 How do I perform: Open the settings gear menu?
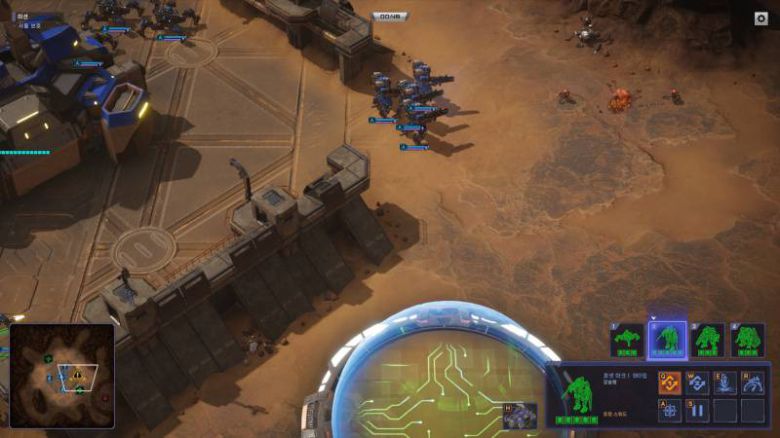[760, 18]
